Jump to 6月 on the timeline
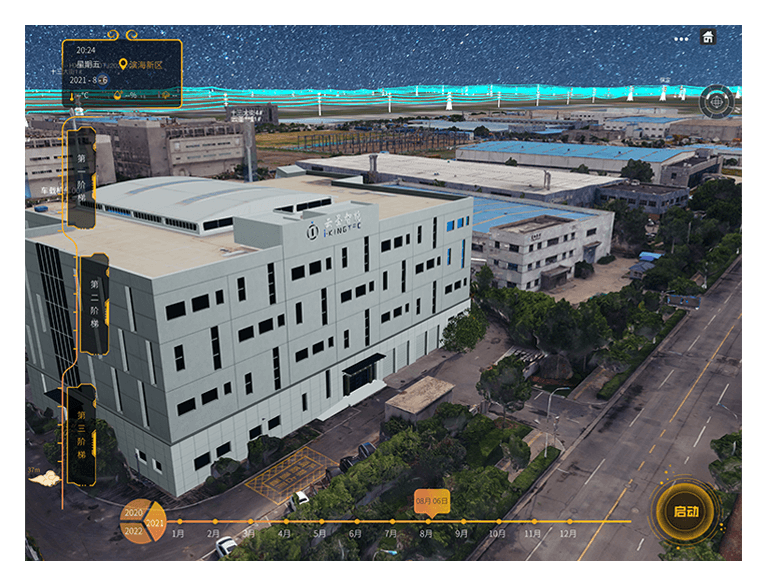765x585 pixels. [355, 533]
